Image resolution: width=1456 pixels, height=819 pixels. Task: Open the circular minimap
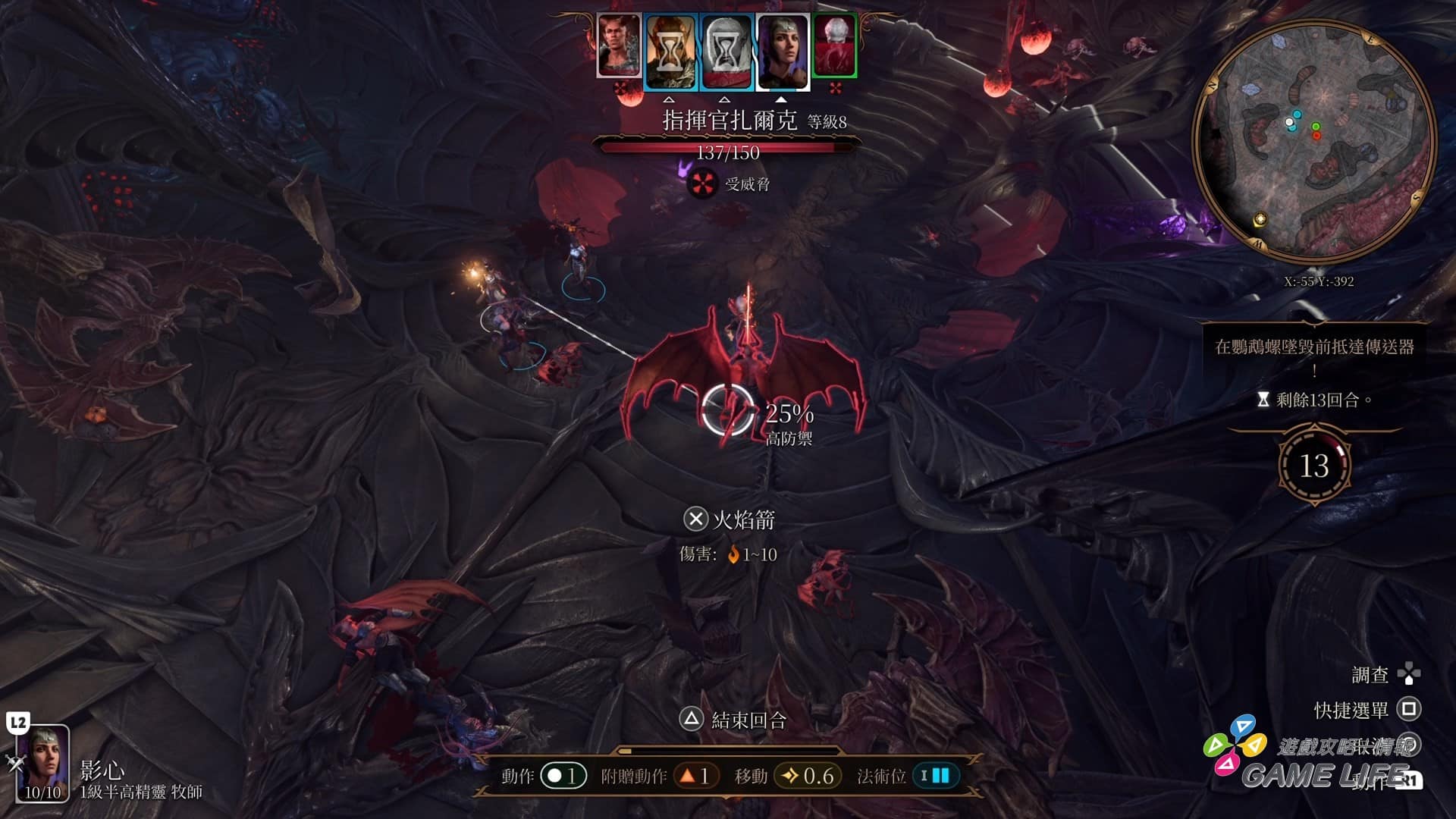[x=1314, y=140]
